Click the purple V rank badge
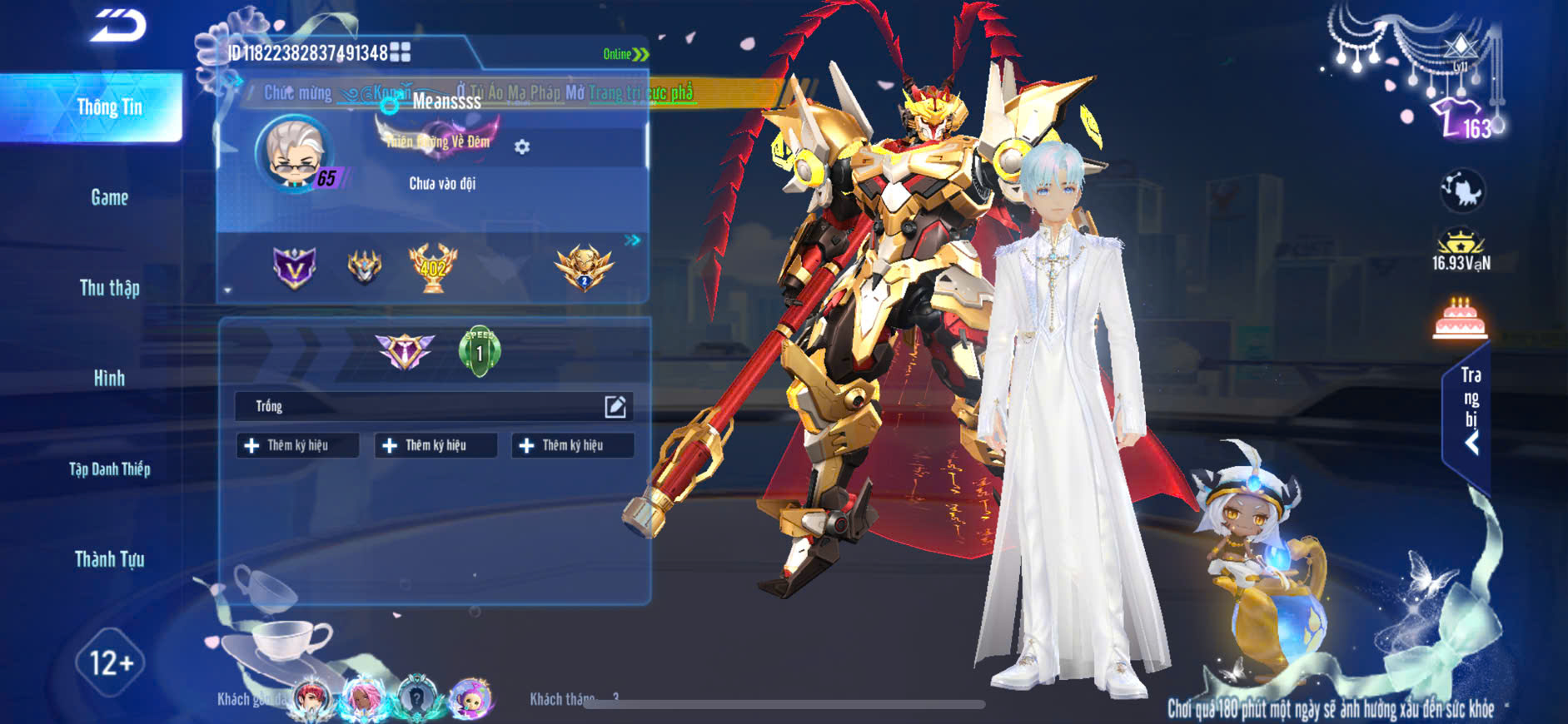The image size is (1568, 724). point(295,267)
